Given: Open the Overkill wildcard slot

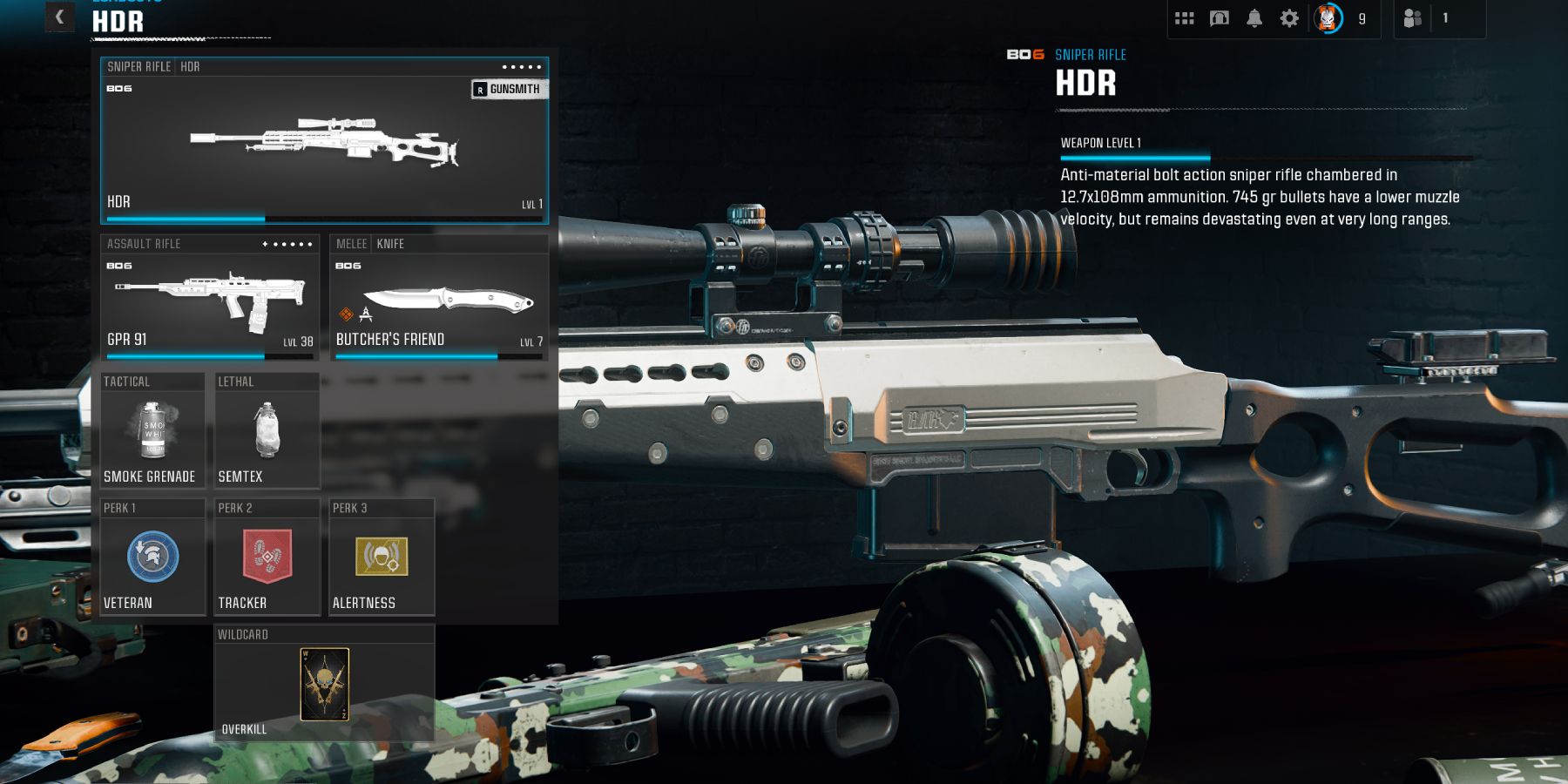Looking at the screenshot, I should [x=324, y=685].
